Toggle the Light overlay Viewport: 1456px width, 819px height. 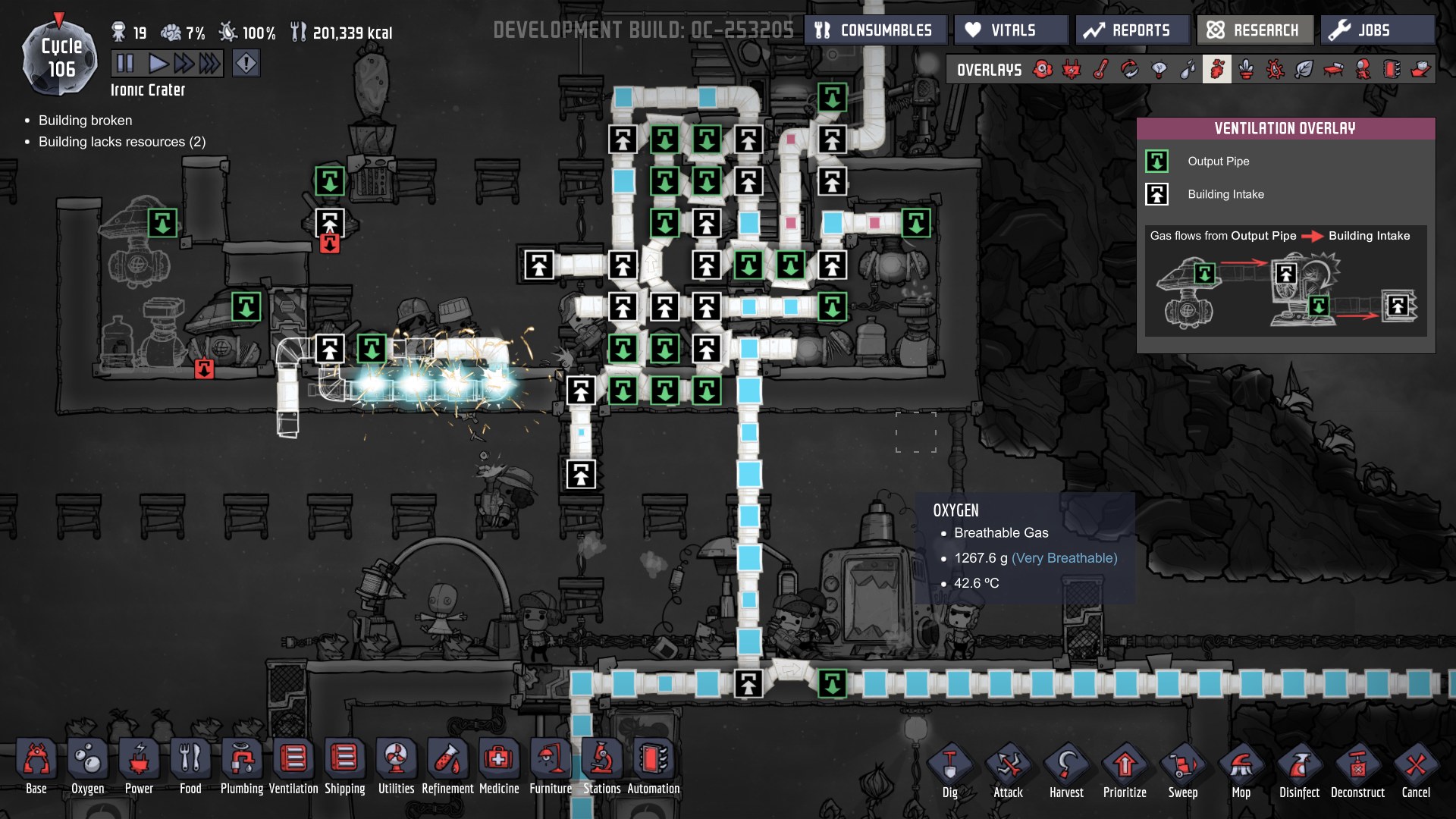click(1159, 69)
